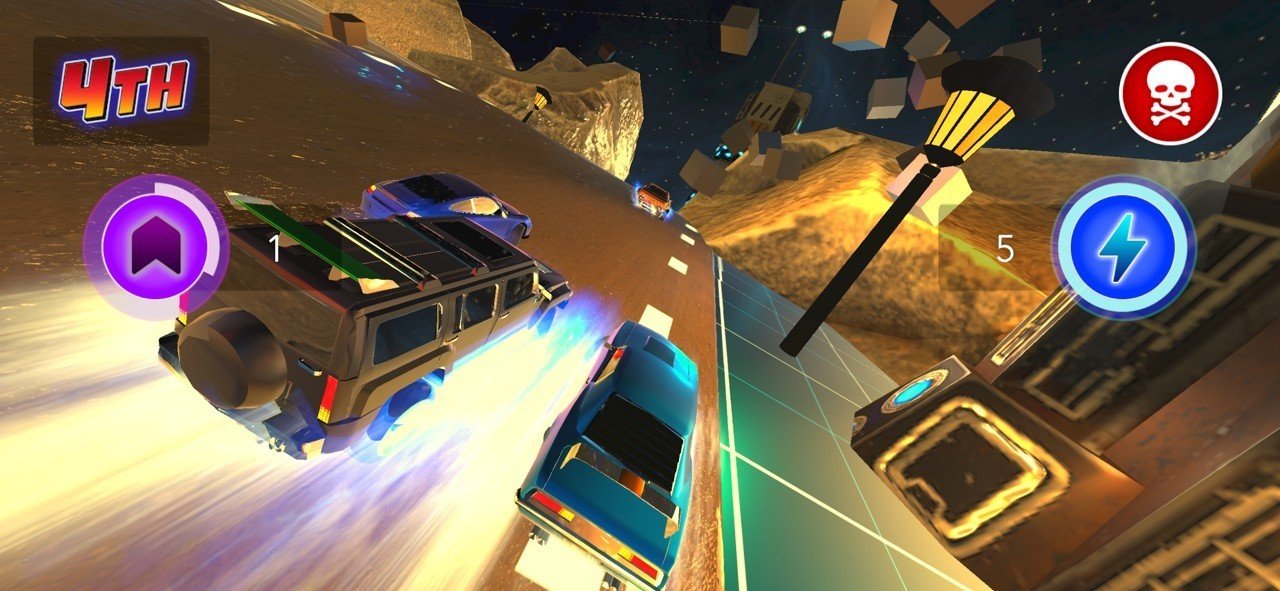Trigger the blue lightning bolt power
This screenshot has height=591, width=1280.
coord(1123,248)
